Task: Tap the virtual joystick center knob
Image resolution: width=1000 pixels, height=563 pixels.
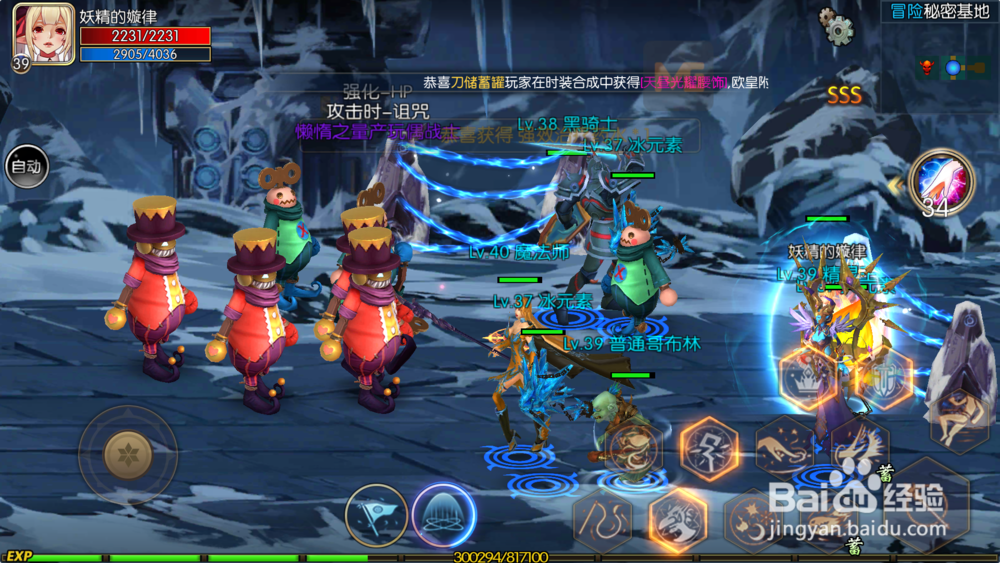Action: pos(128,456)
